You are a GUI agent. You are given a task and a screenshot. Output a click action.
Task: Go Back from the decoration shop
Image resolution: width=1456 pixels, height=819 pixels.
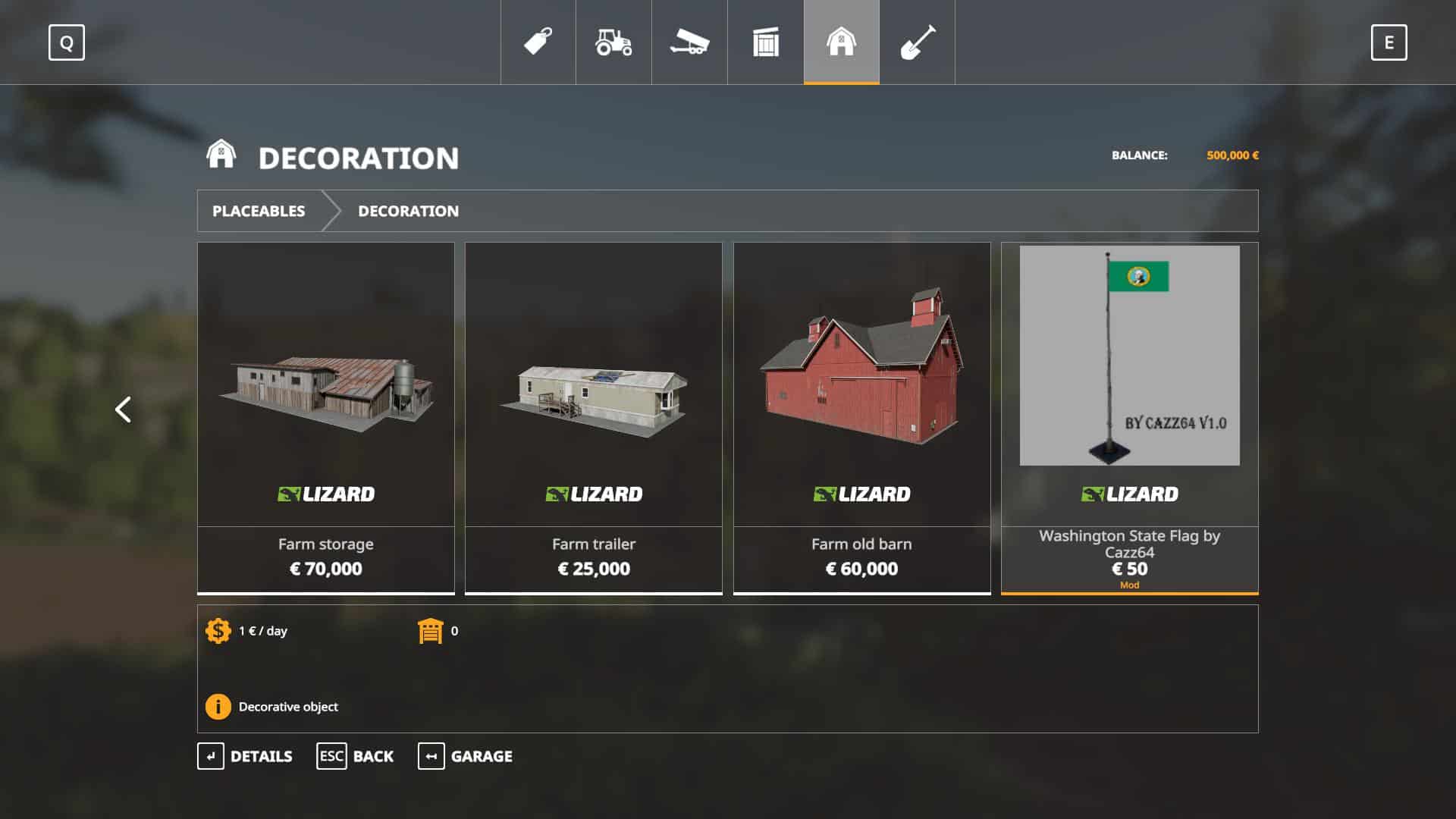pyautogui.click(x=355, y=756)
